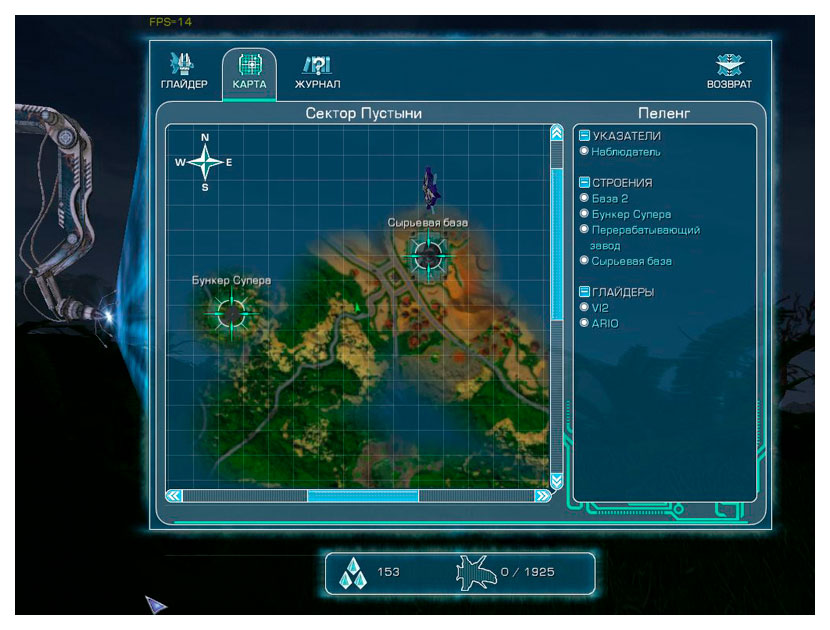Select Сырьевая база in the structures list
The width and height of the screenshot is (830, 630).
click(x=631, y=261)
